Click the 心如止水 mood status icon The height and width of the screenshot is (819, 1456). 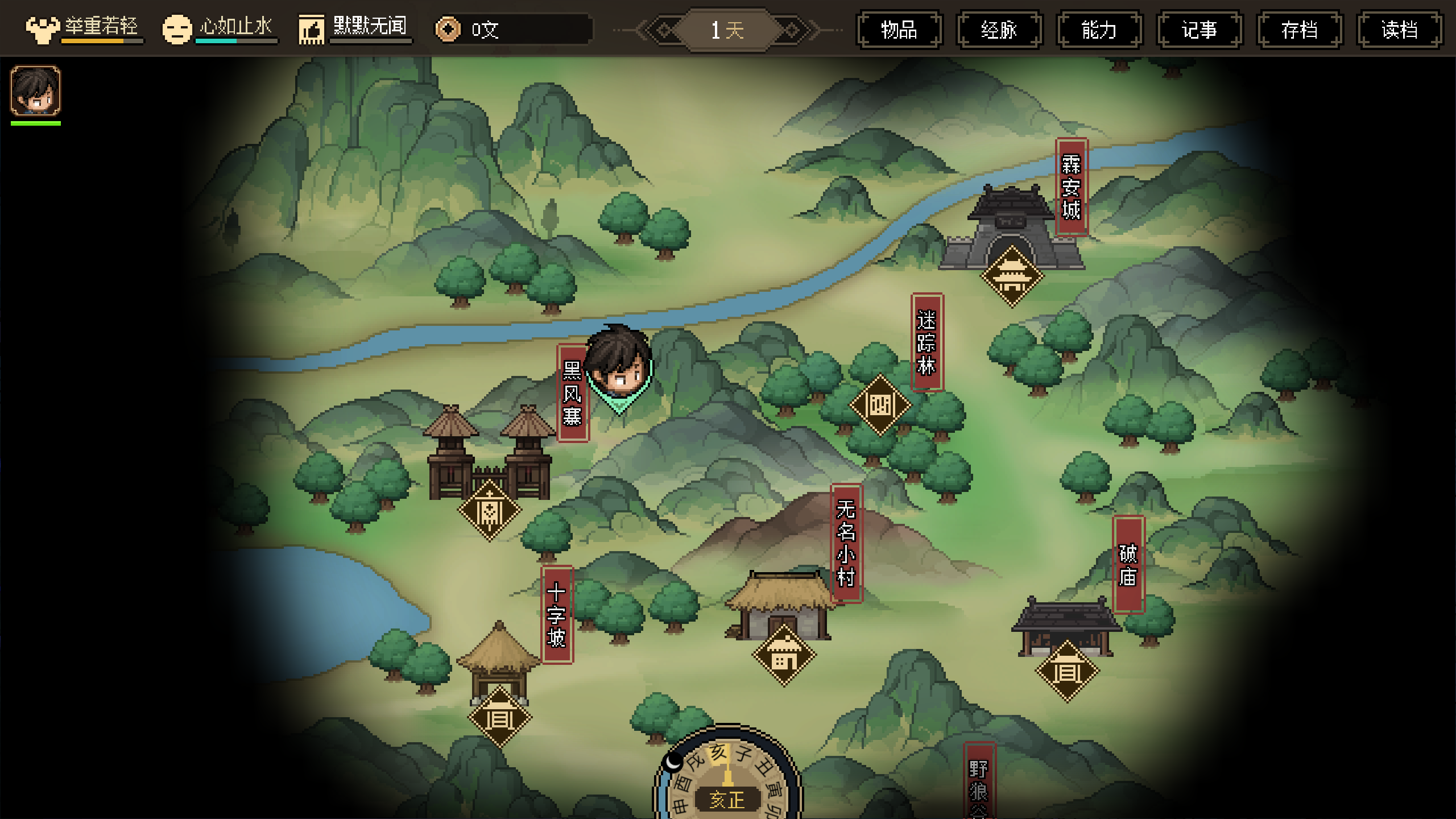[x=177, y=29]
